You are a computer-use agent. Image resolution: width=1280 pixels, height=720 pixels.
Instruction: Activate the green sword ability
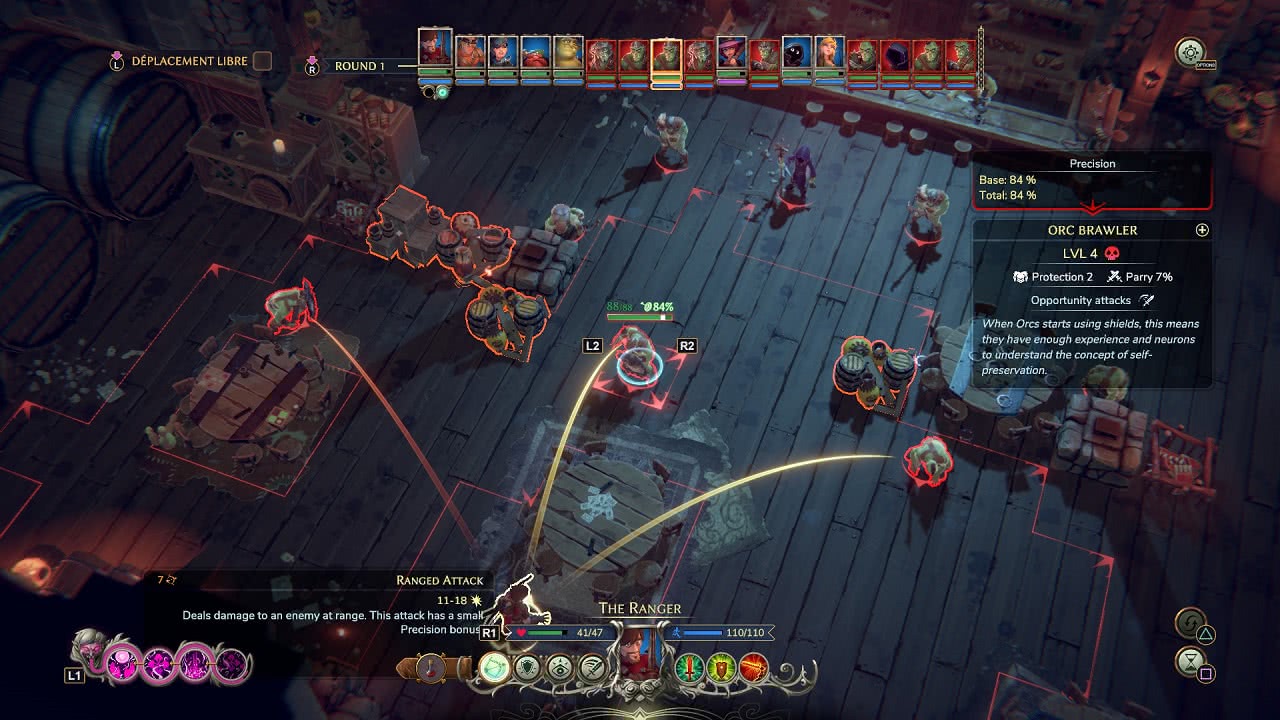point(688,668)
